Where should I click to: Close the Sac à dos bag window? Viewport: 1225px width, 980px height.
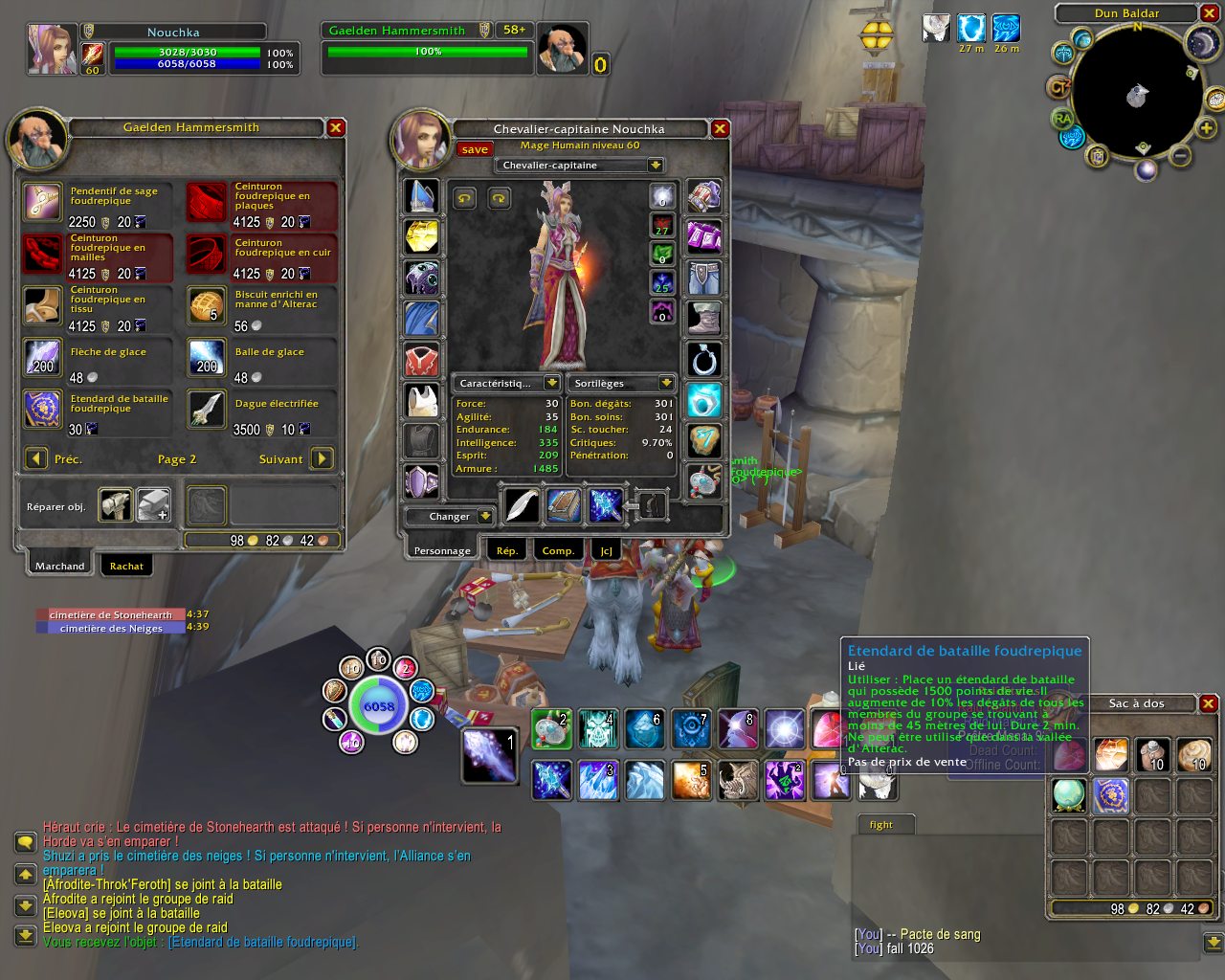[1209, 703]
